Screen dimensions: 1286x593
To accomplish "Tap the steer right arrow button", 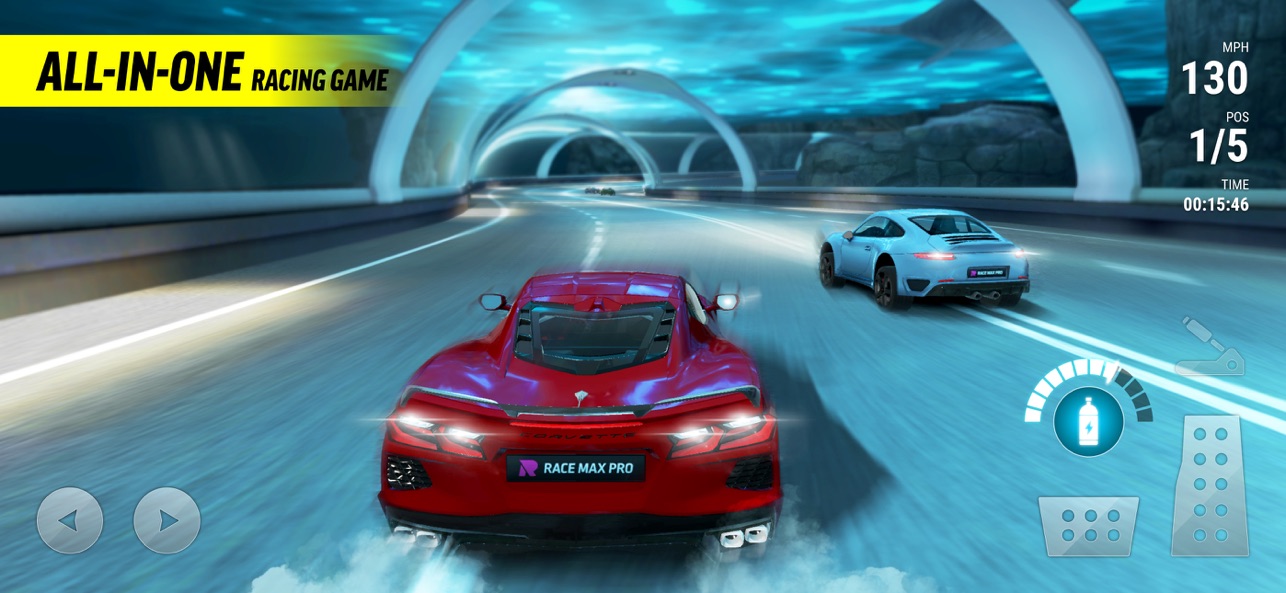I will pyautogui.click(x=167, y=520).
